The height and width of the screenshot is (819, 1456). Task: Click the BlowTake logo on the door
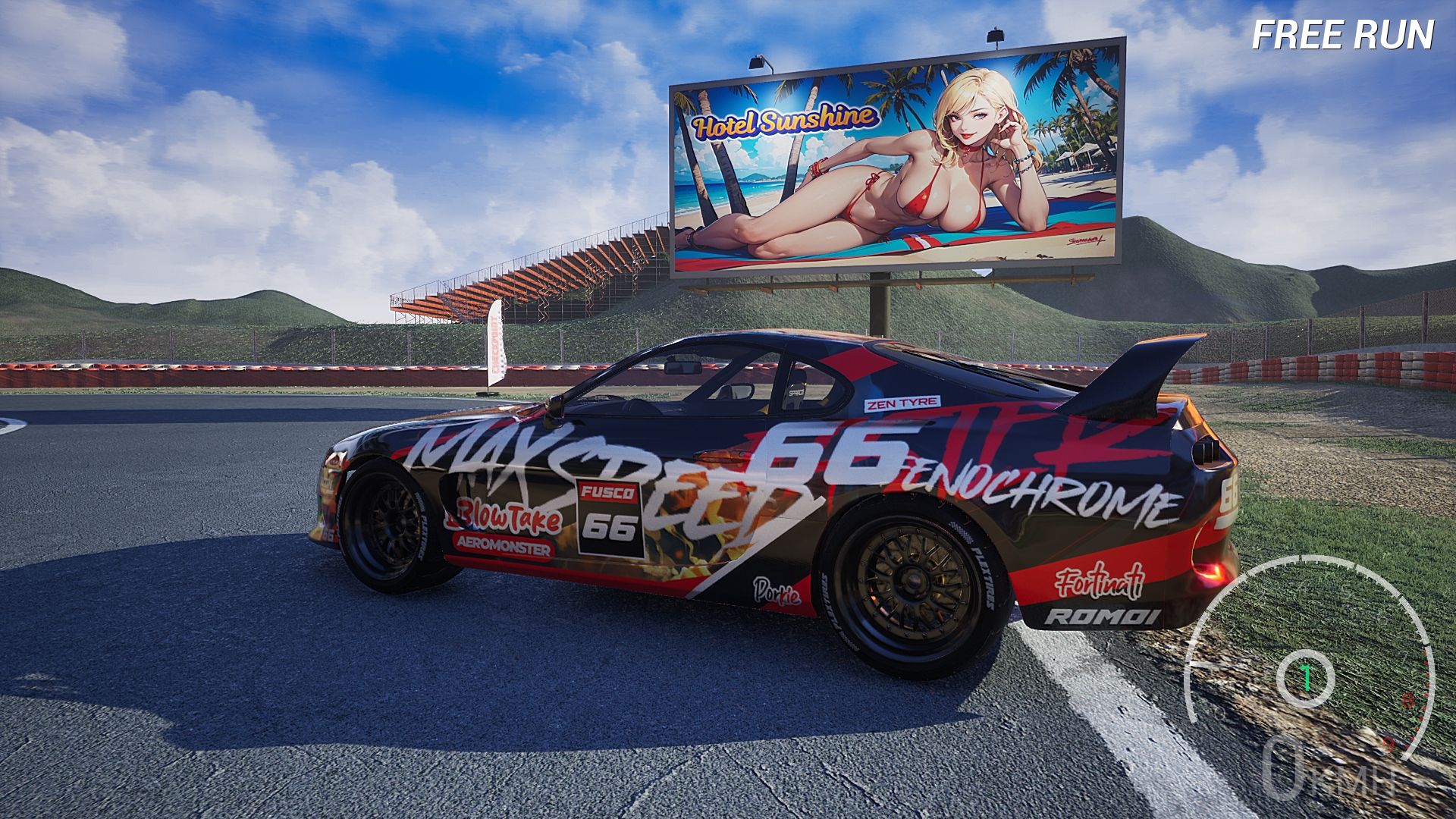[503, 516]
